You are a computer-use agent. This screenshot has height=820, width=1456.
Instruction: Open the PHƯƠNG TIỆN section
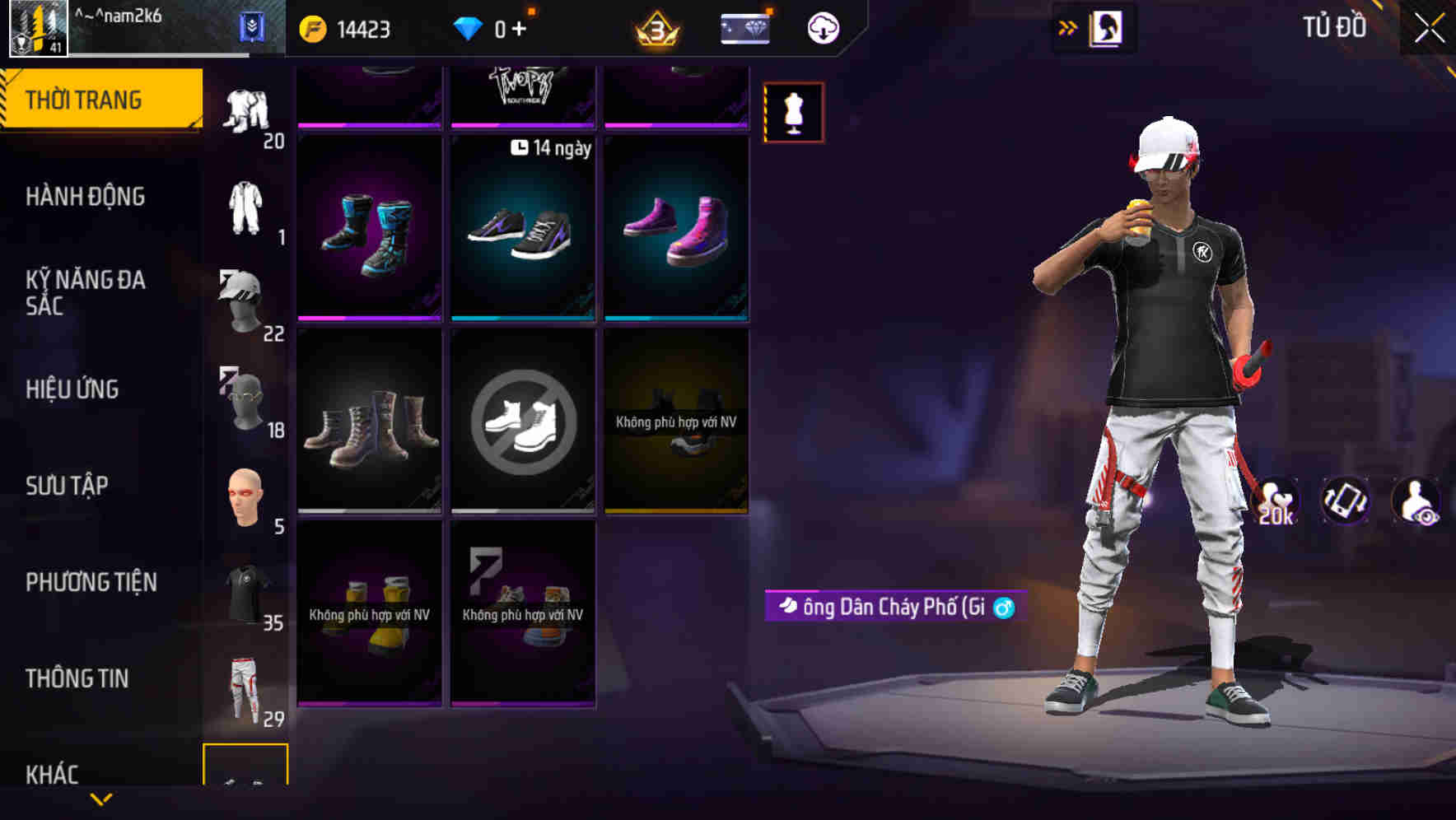91,581
